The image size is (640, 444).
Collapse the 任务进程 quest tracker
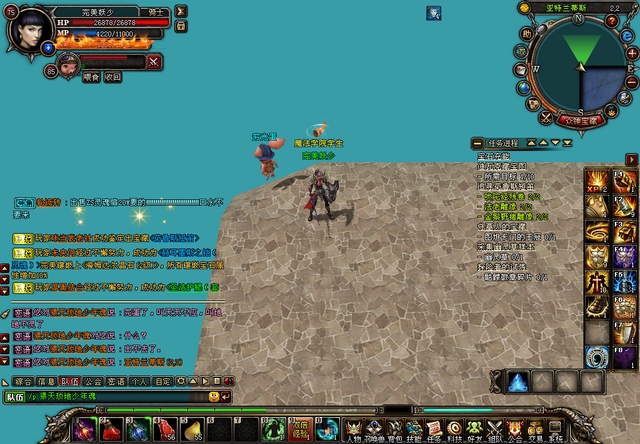click(x=477, y=143)
